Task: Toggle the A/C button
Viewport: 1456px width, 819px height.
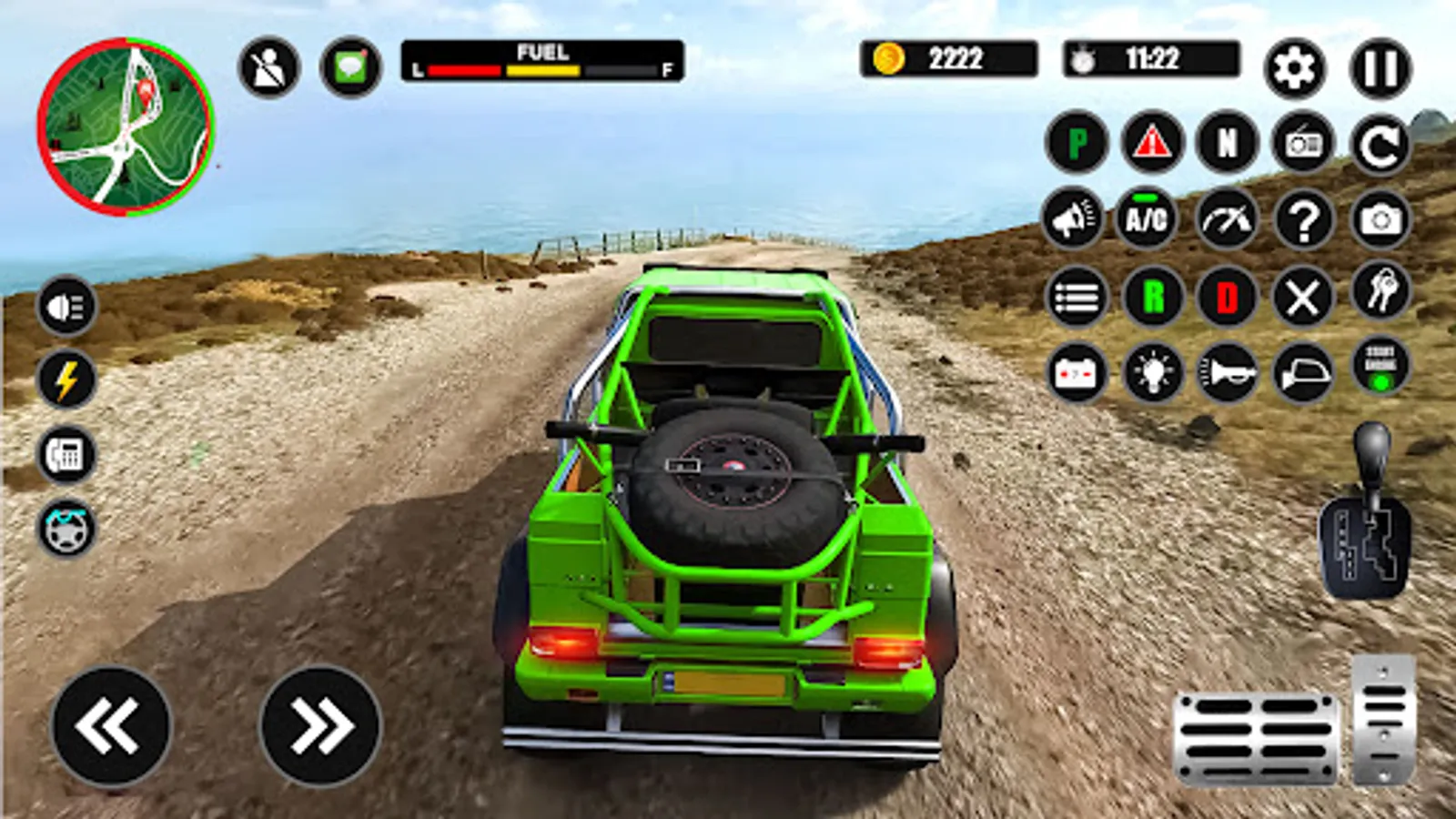Action: click(x=1146, y=218)
